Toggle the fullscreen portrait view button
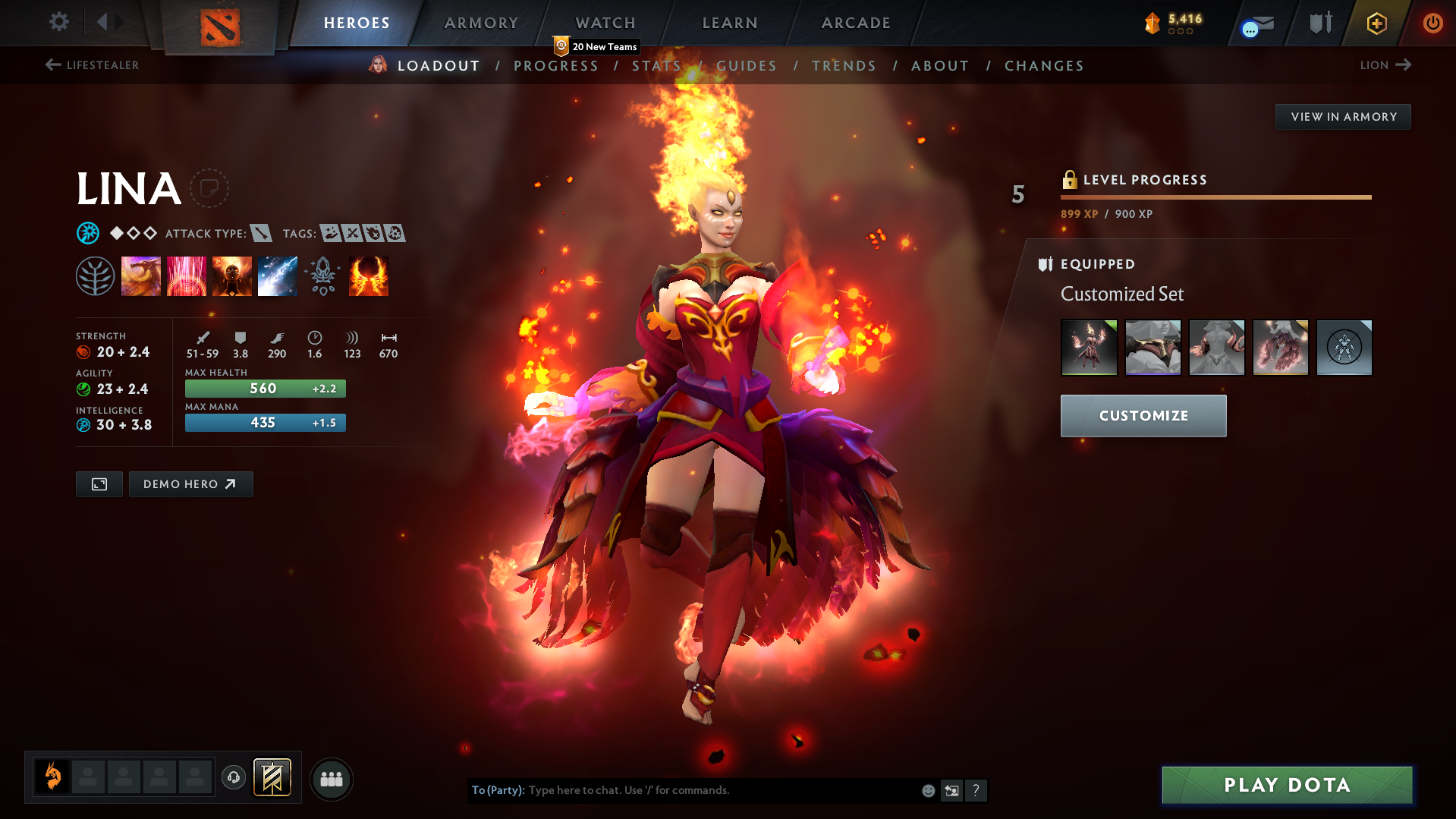 pyautogui.click(x=99, y=484)
